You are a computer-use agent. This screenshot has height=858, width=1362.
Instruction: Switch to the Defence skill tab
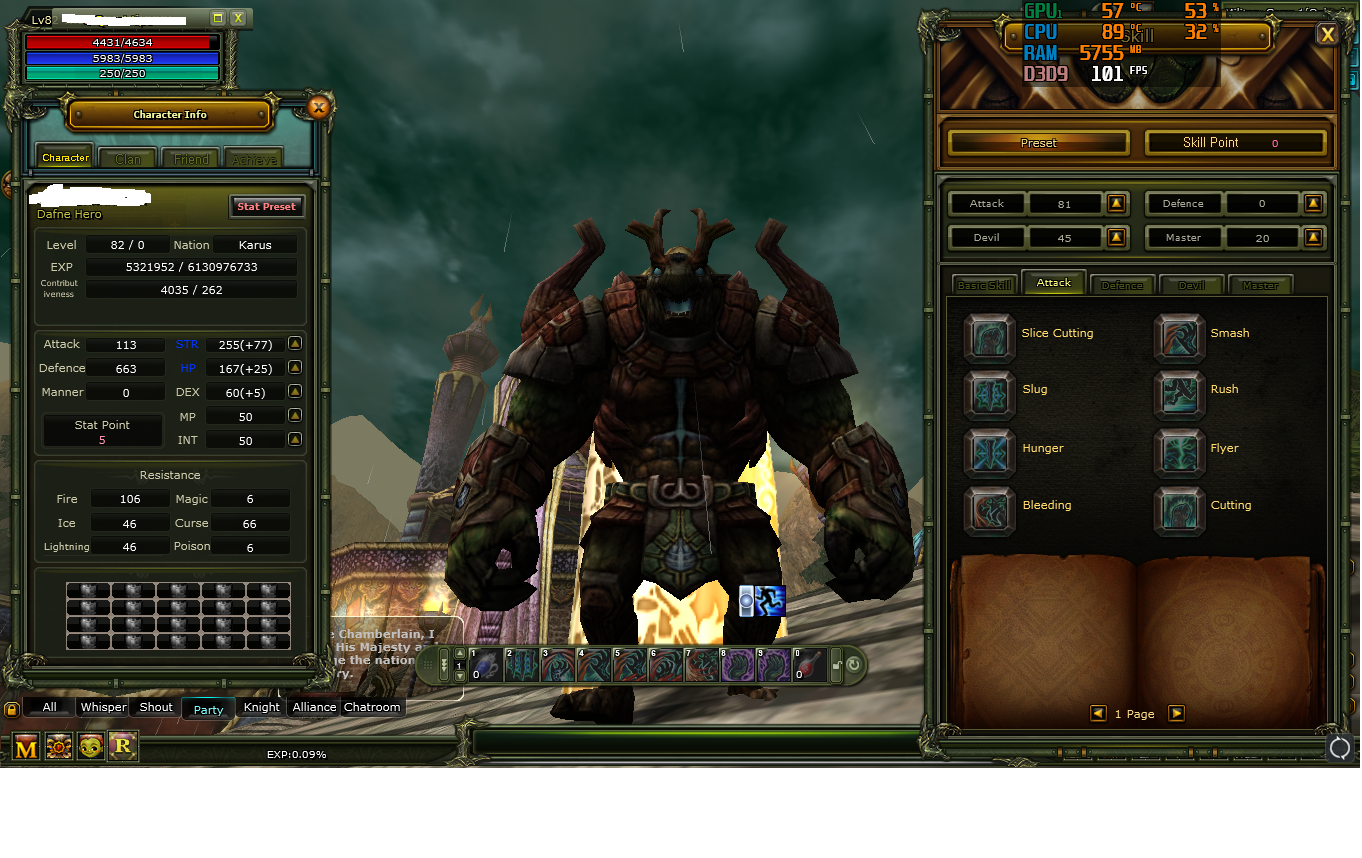point(1122,284)
